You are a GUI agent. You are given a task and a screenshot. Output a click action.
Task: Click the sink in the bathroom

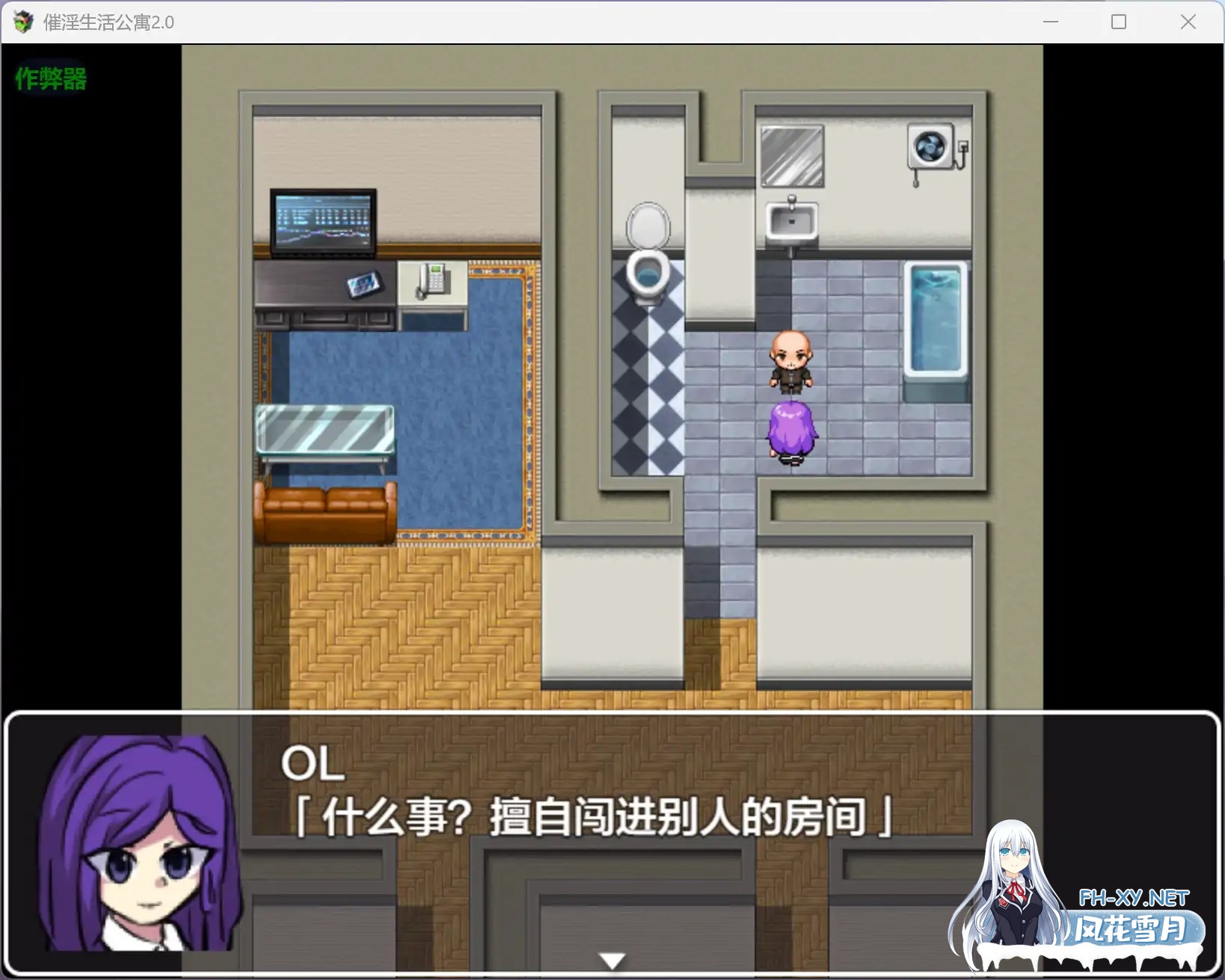click(x=790, y=221)
